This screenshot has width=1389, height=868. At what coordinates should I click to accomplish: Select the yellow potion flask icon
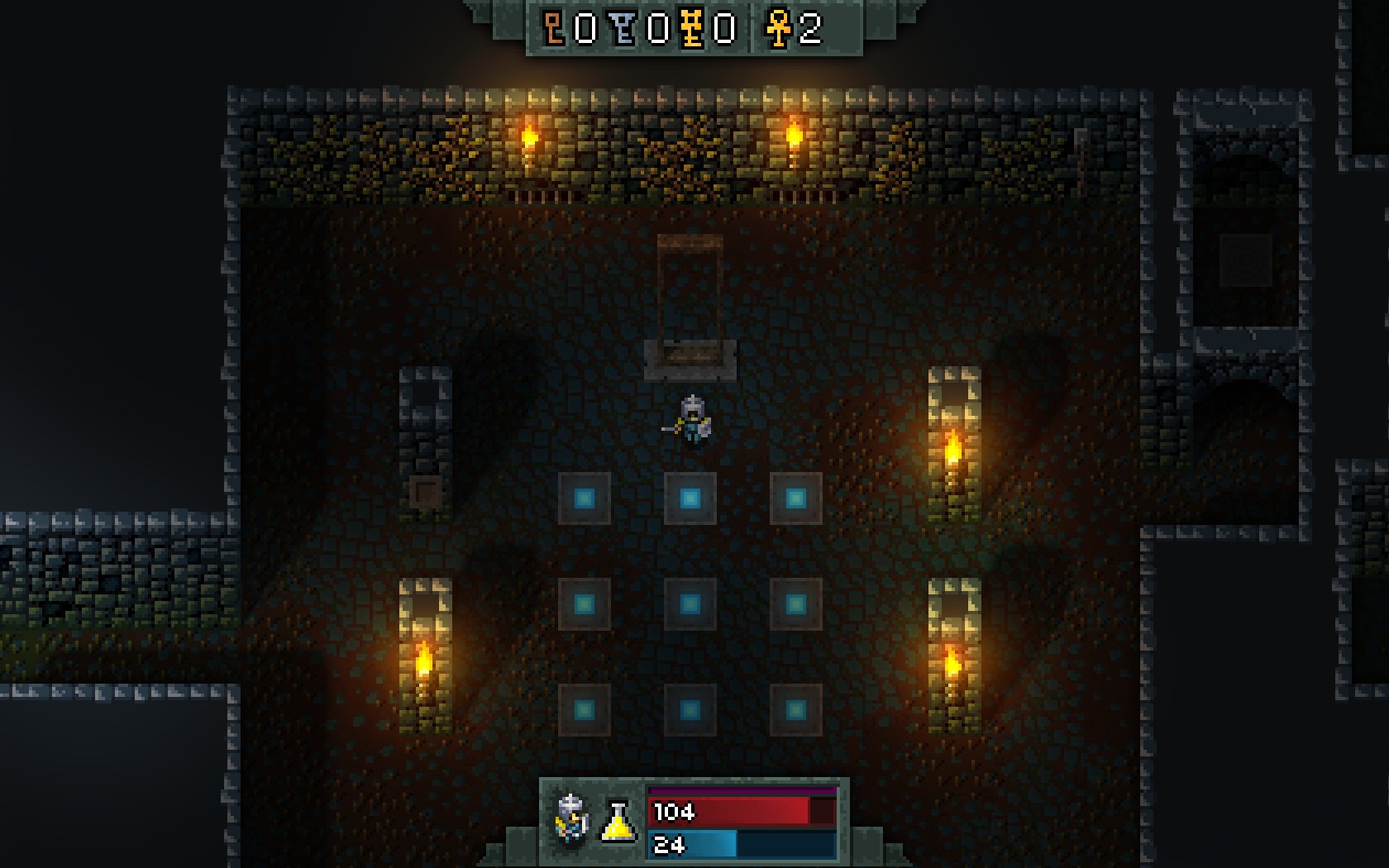618,821
